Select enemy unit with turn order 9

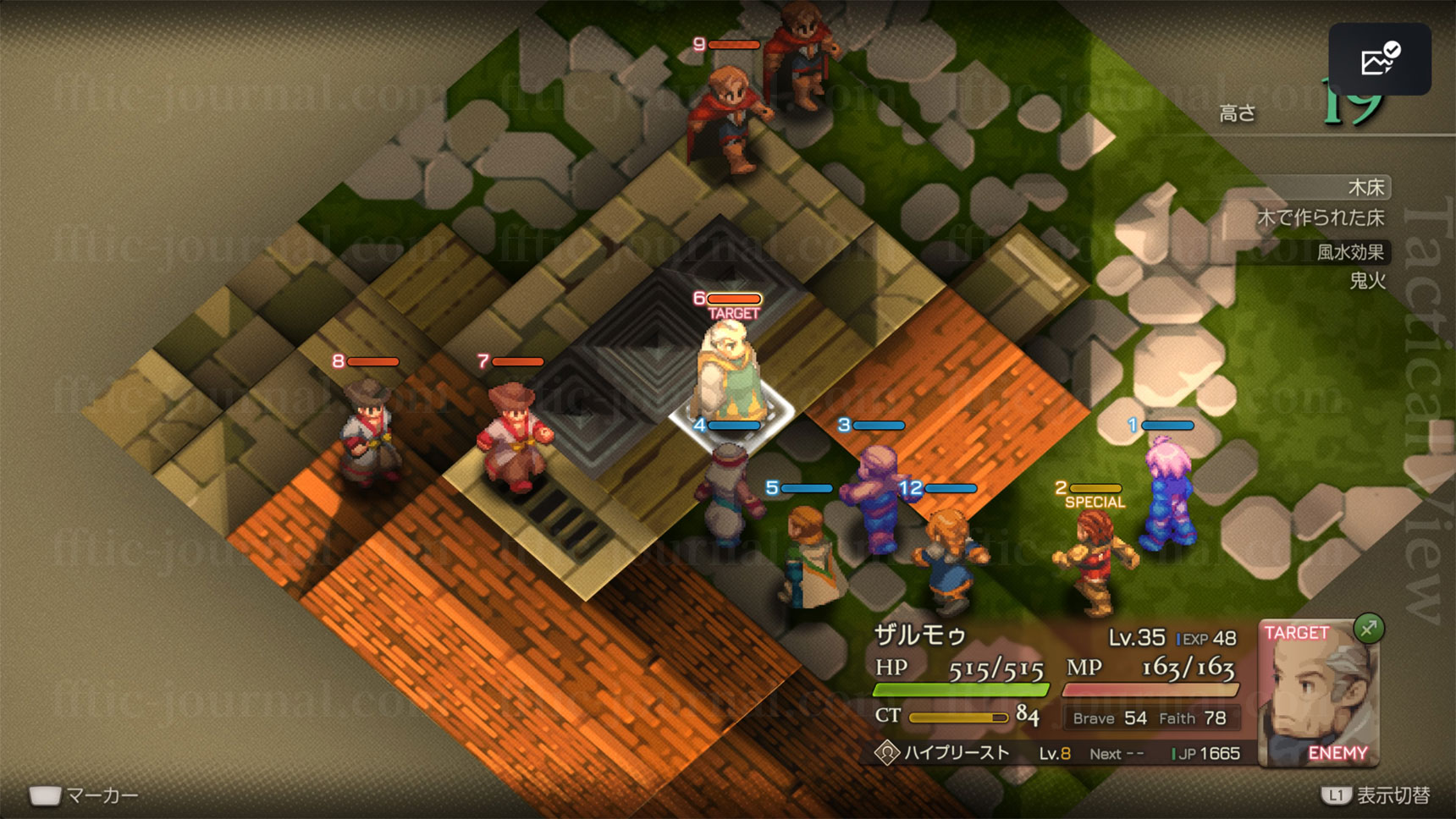coord(726,118)
